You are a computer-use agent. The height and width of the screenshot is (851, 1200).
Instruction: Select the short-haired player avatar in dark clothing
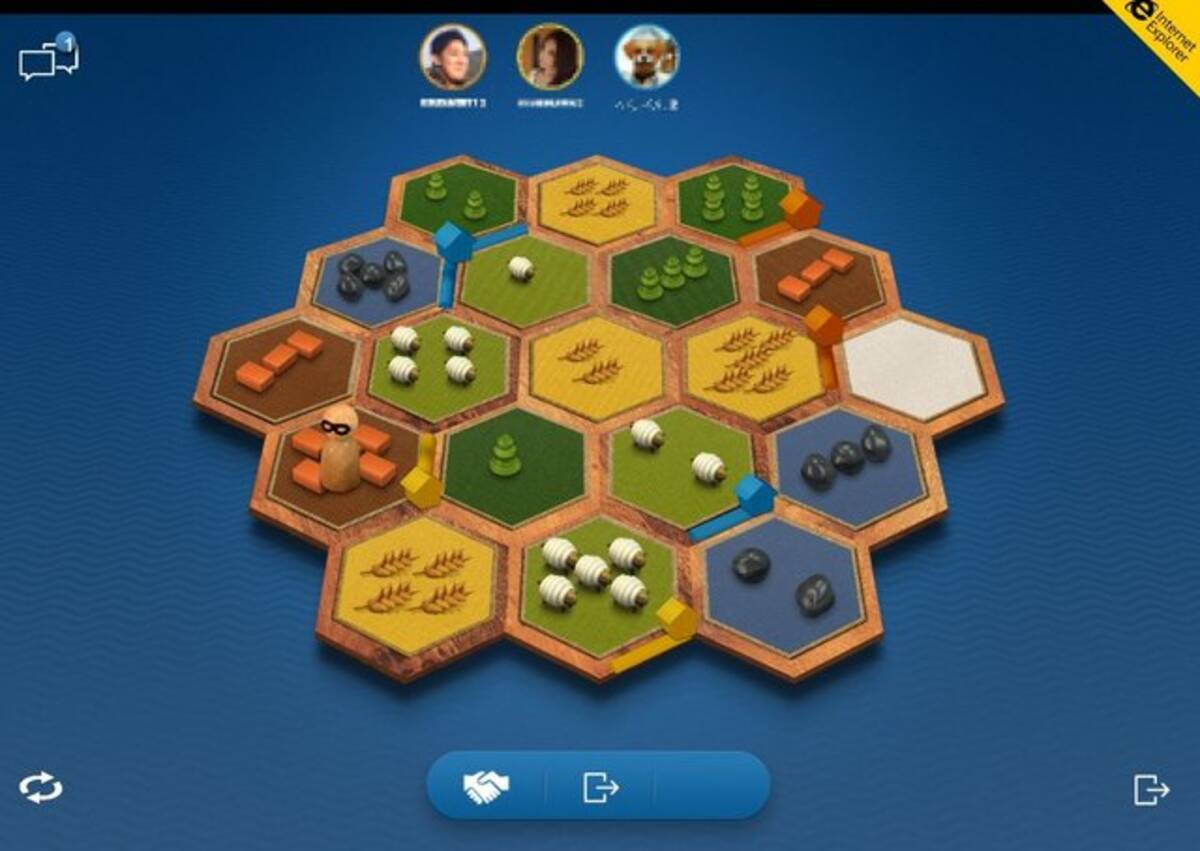(452, 57)
